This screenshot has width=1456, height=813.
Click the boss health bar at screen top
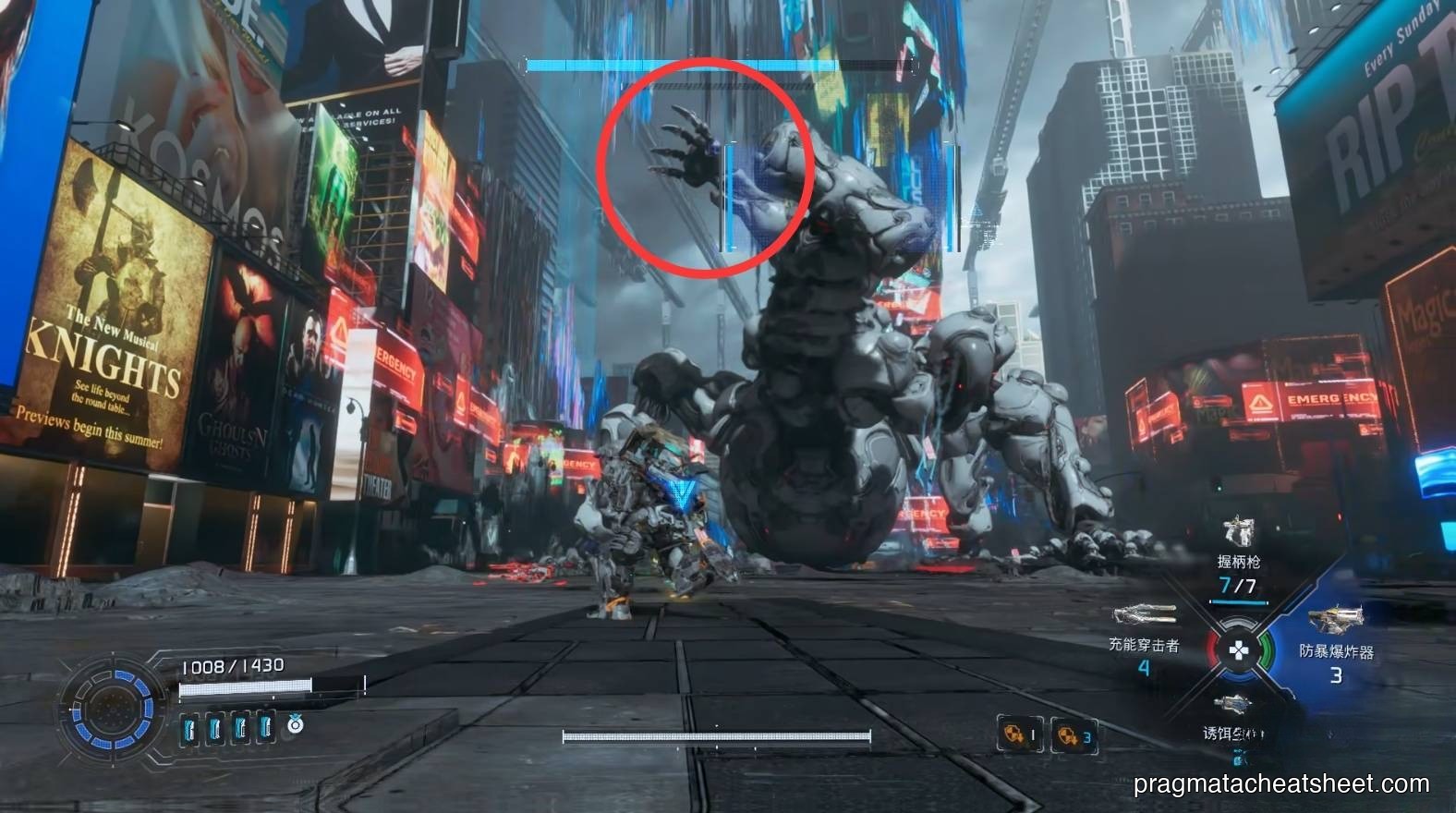[x=721, y=65]
